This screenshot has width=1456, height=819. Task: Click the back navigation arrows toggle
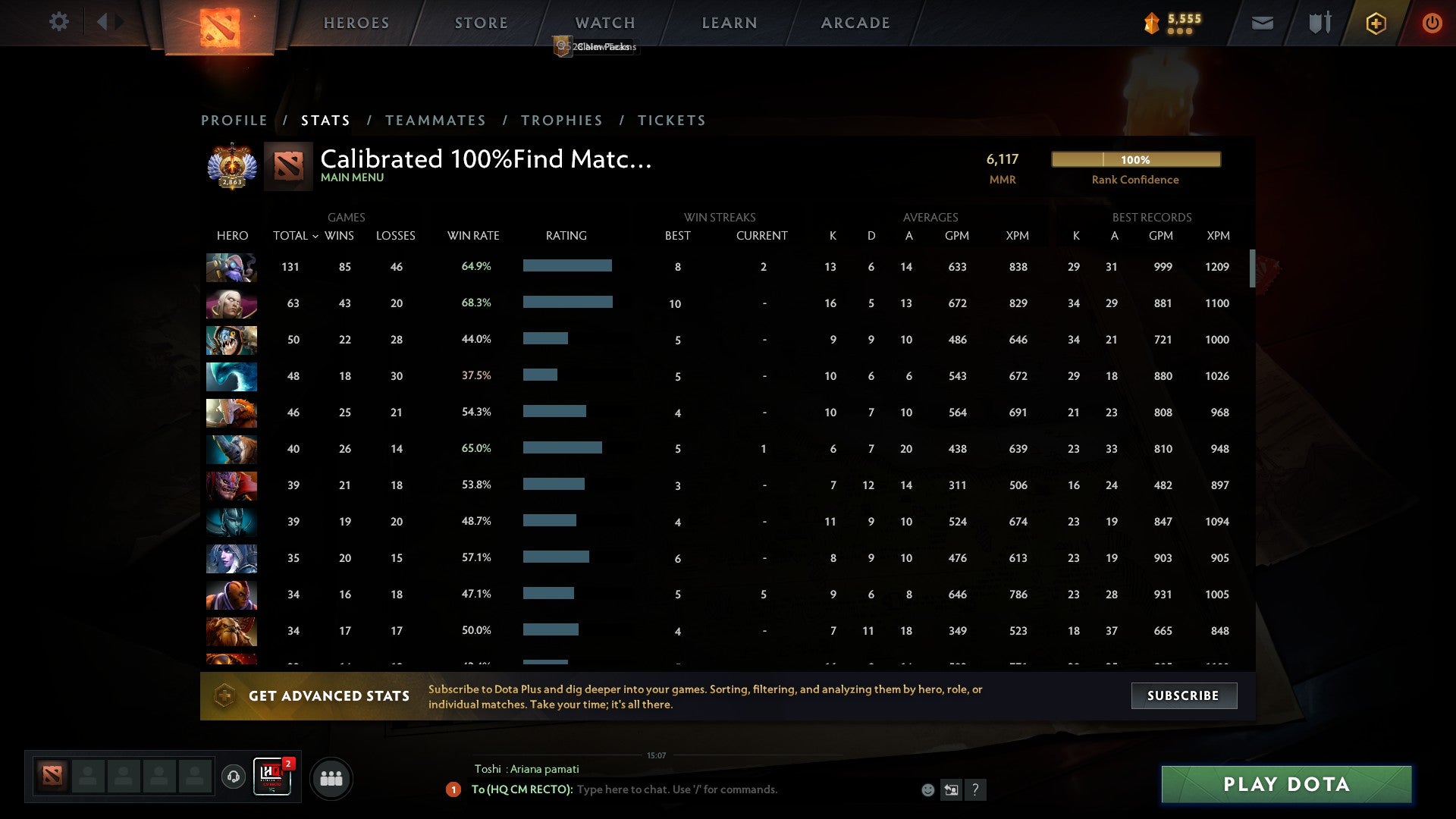click(x=108, y=22)
